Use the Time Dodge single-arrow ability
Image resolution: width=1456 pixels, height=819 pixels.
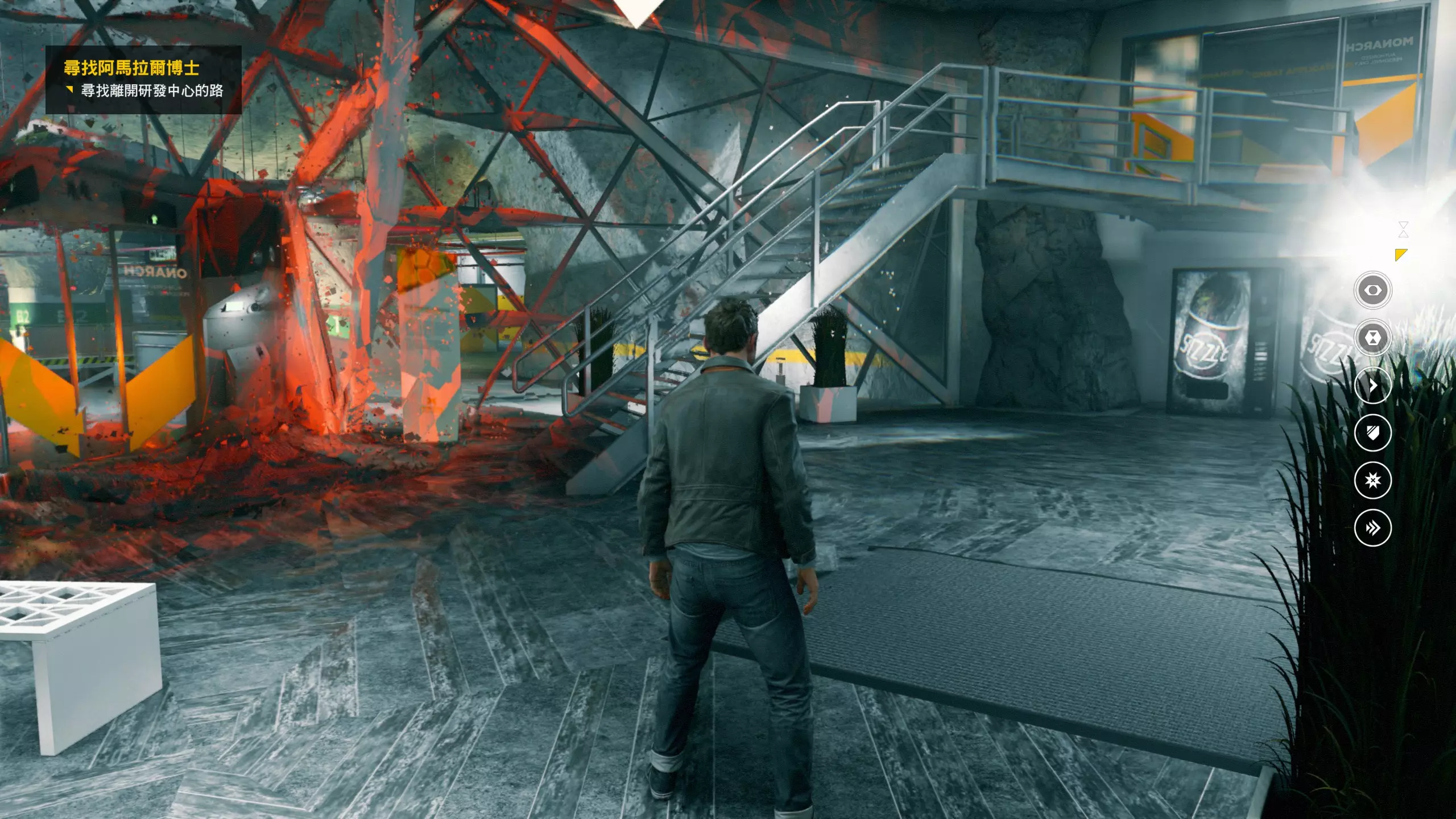pyautogui.click(x=1372, y=386)
